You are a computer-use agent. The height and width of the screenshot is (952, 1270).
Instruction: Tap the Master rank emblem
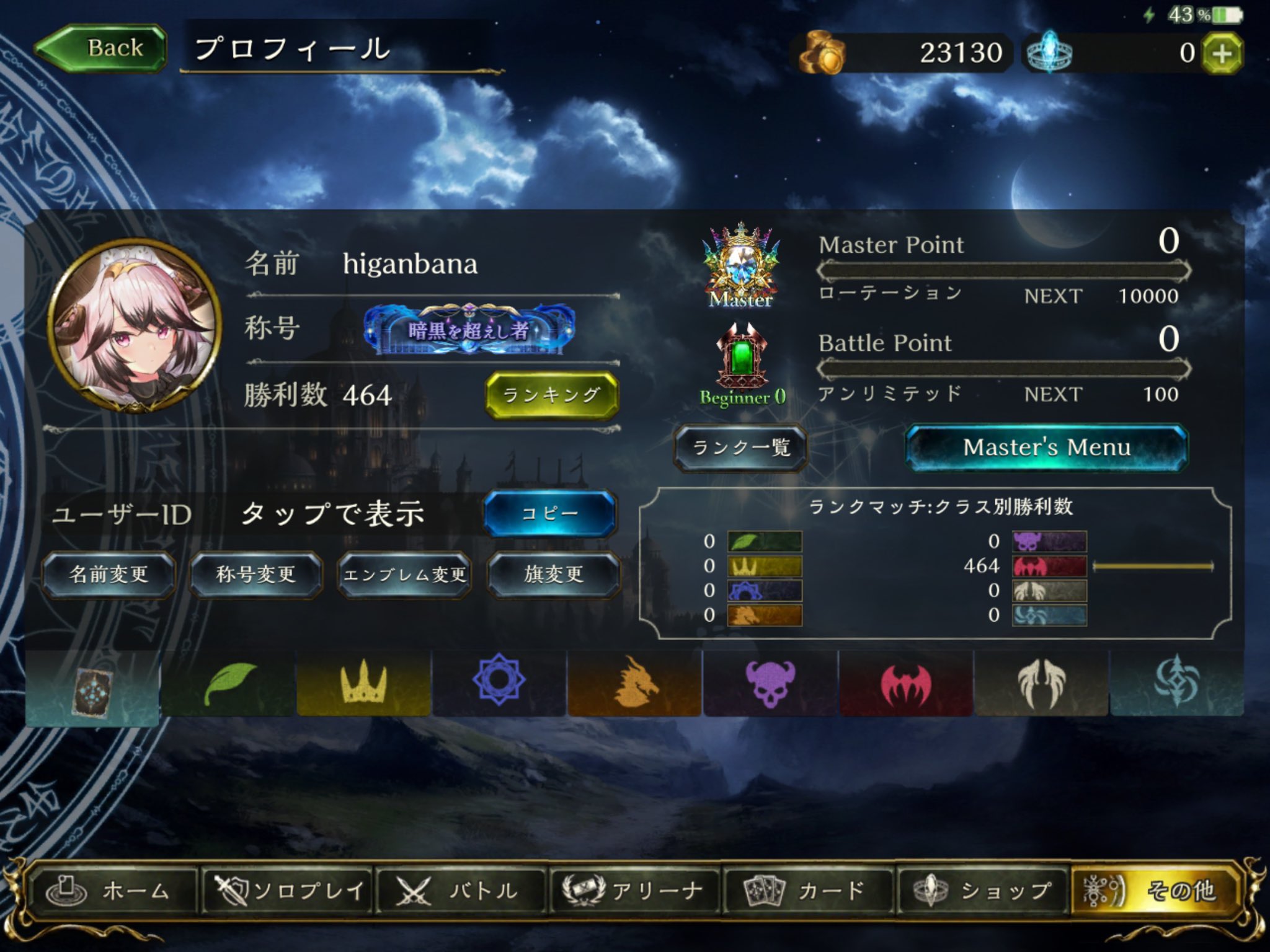pos(742,267)
